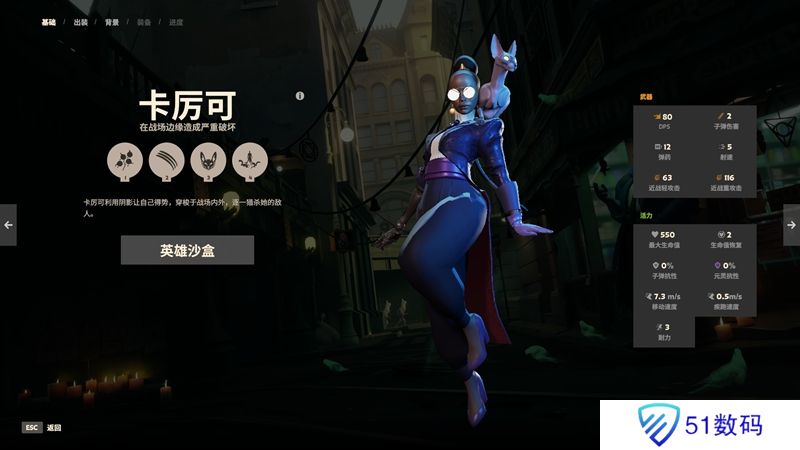Go to previous hero with left arrow
The width and height of the screenshot is (800, 450).
(x=8, y=225)
